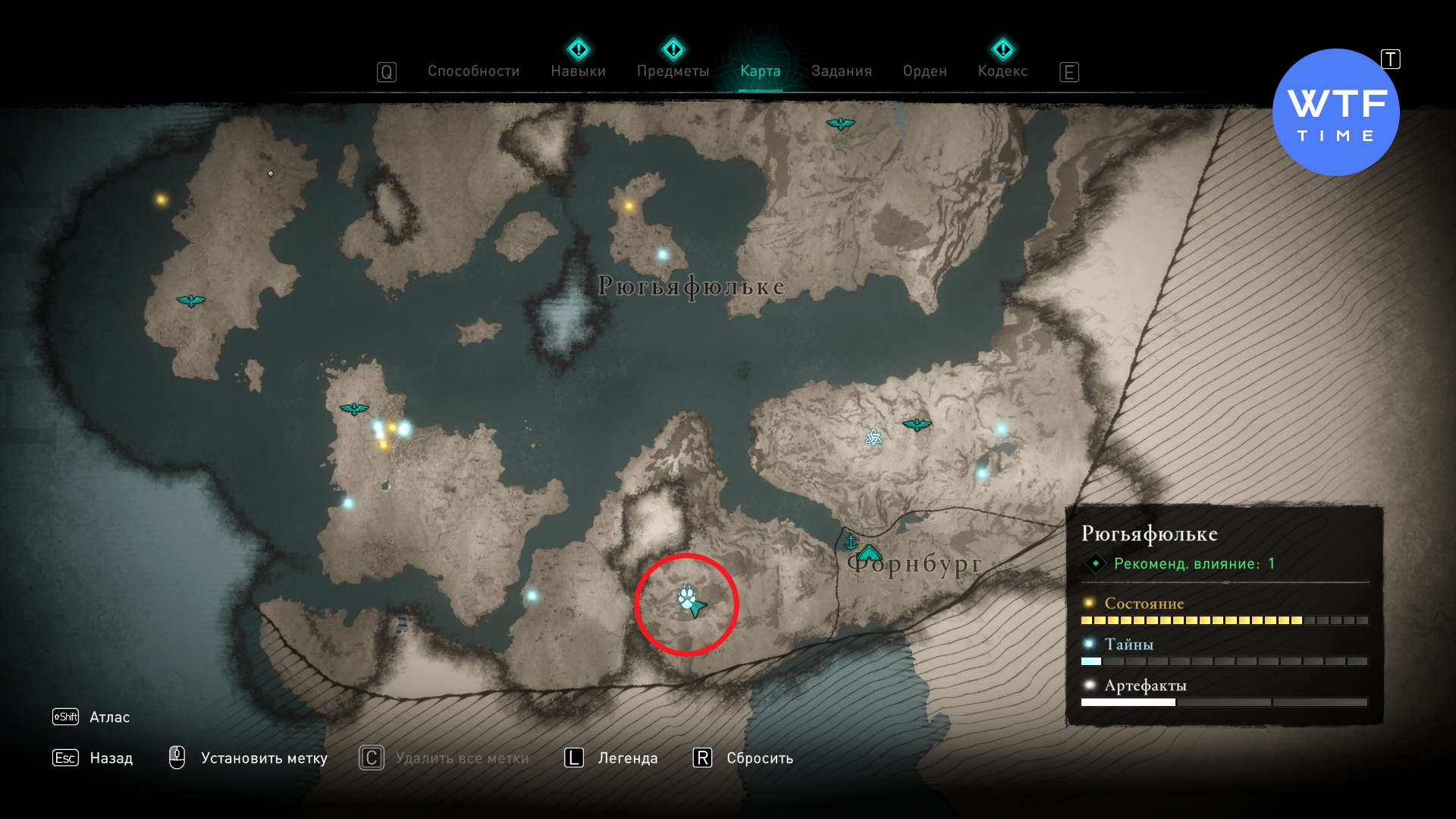The image size is (1456, 819).
Task: Go to the Предметы tab
Action: [x=673, y=71]
